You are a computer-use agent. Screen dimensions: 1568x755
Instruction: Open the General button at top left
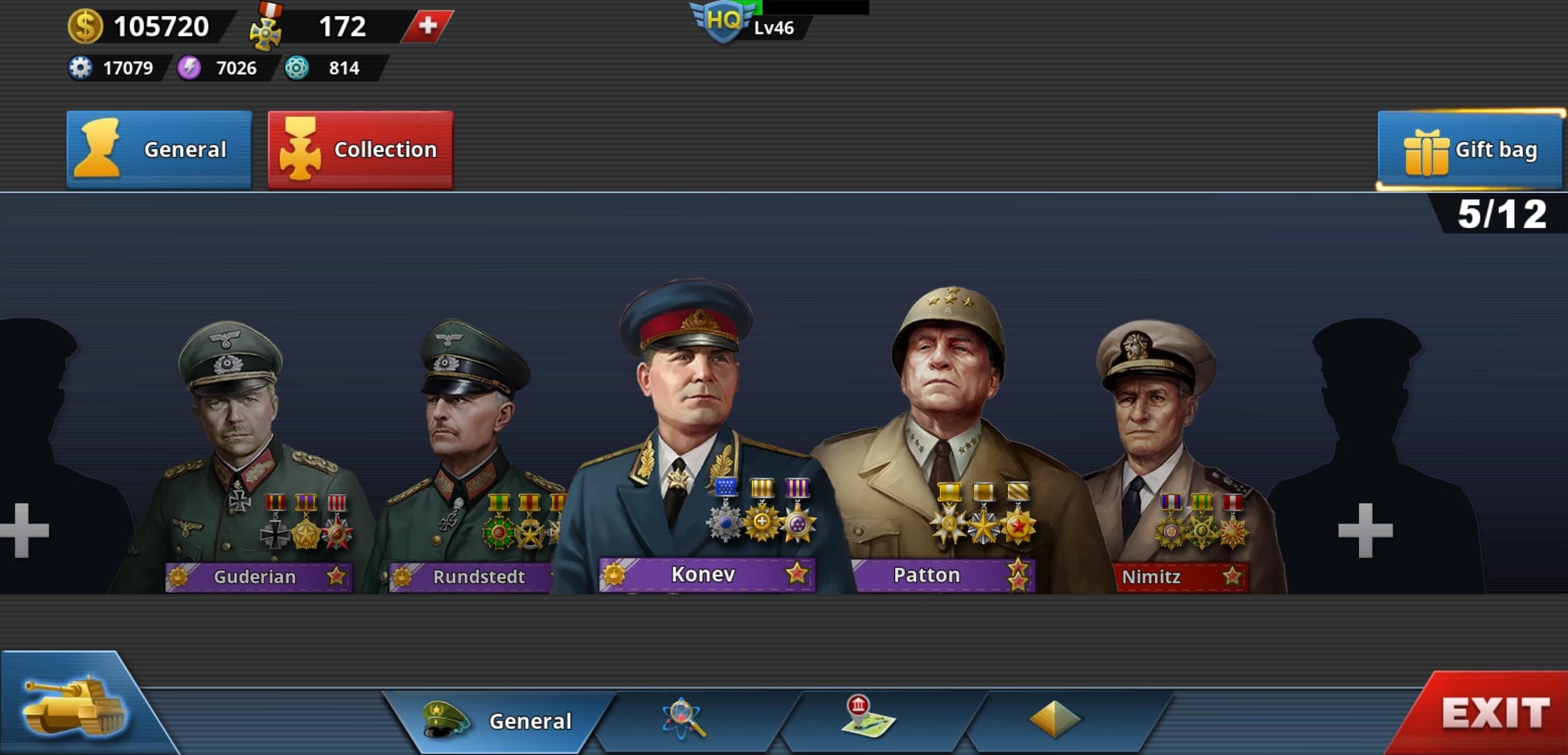click(159, 149)
